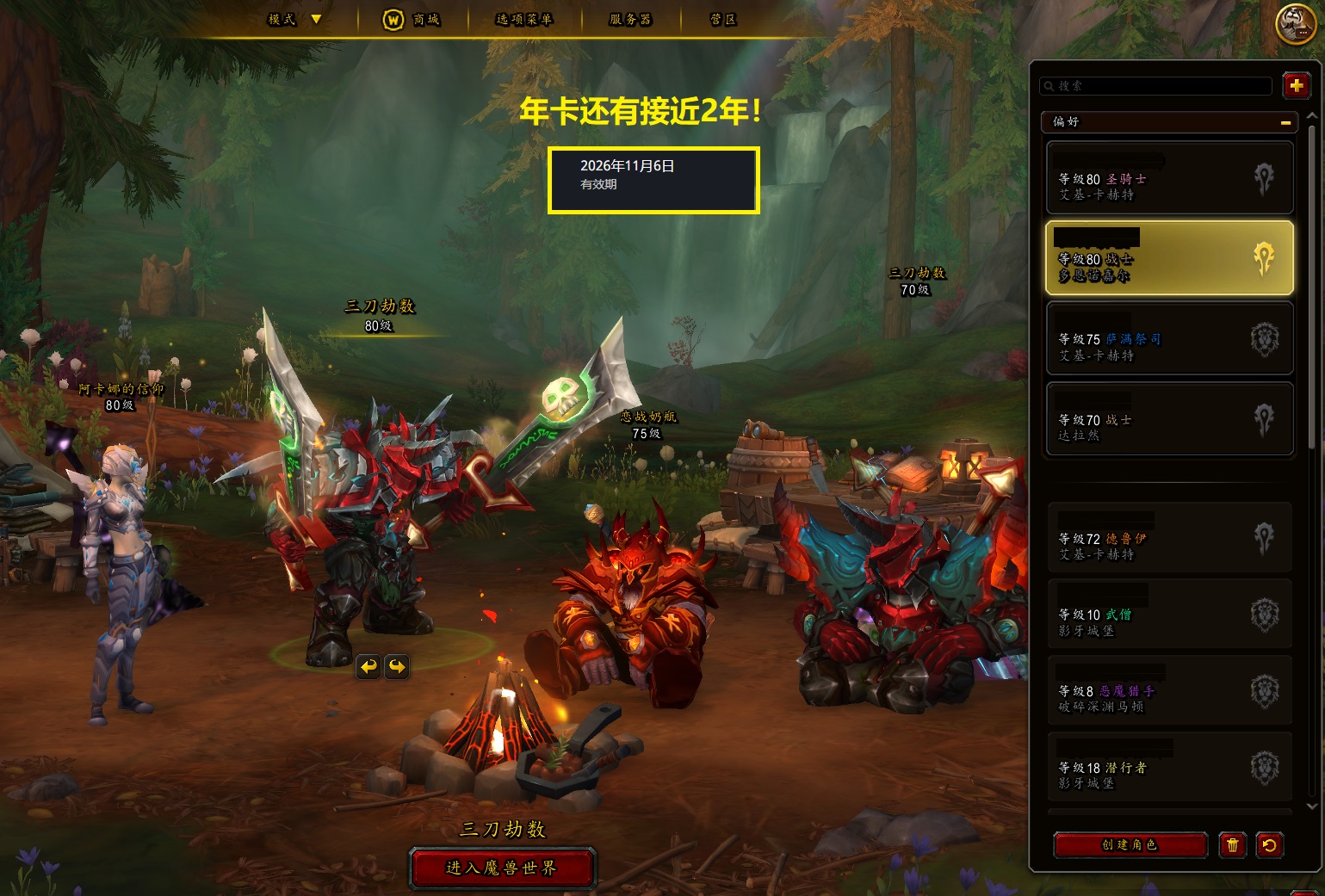Open the 服务器 server list
Viewport: 1325px width, 896px height.
pyautogui.click(x=630, y=20)
